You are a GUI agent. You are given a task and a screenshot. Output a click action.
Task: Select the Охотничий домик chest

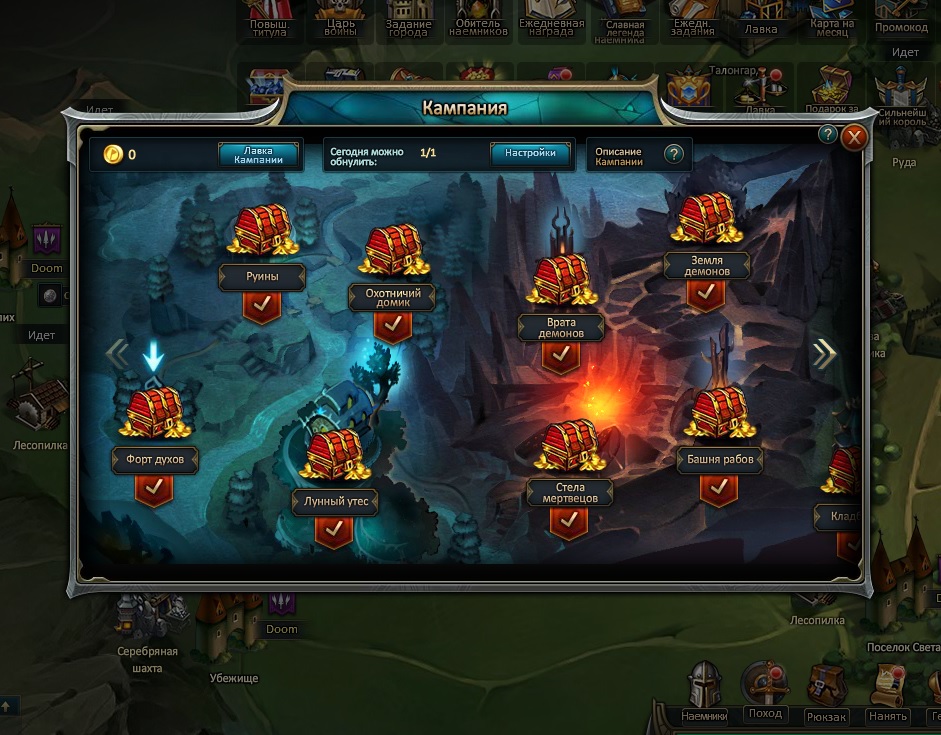pos(392,252)
